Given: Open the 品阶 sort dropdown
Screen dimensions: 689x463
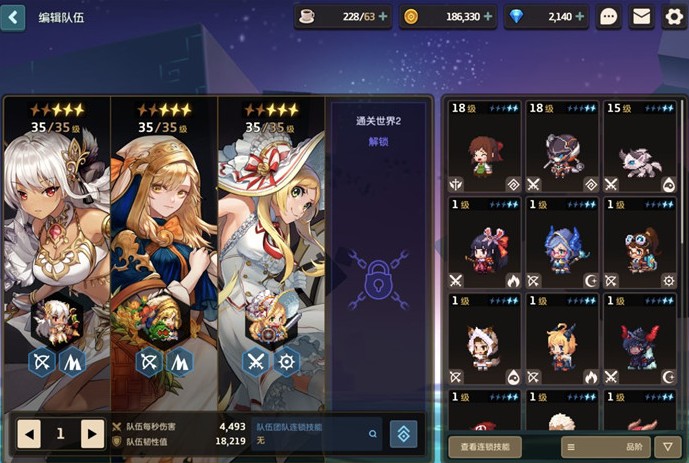Looking at the screenshot, I should tap(605, 447).
